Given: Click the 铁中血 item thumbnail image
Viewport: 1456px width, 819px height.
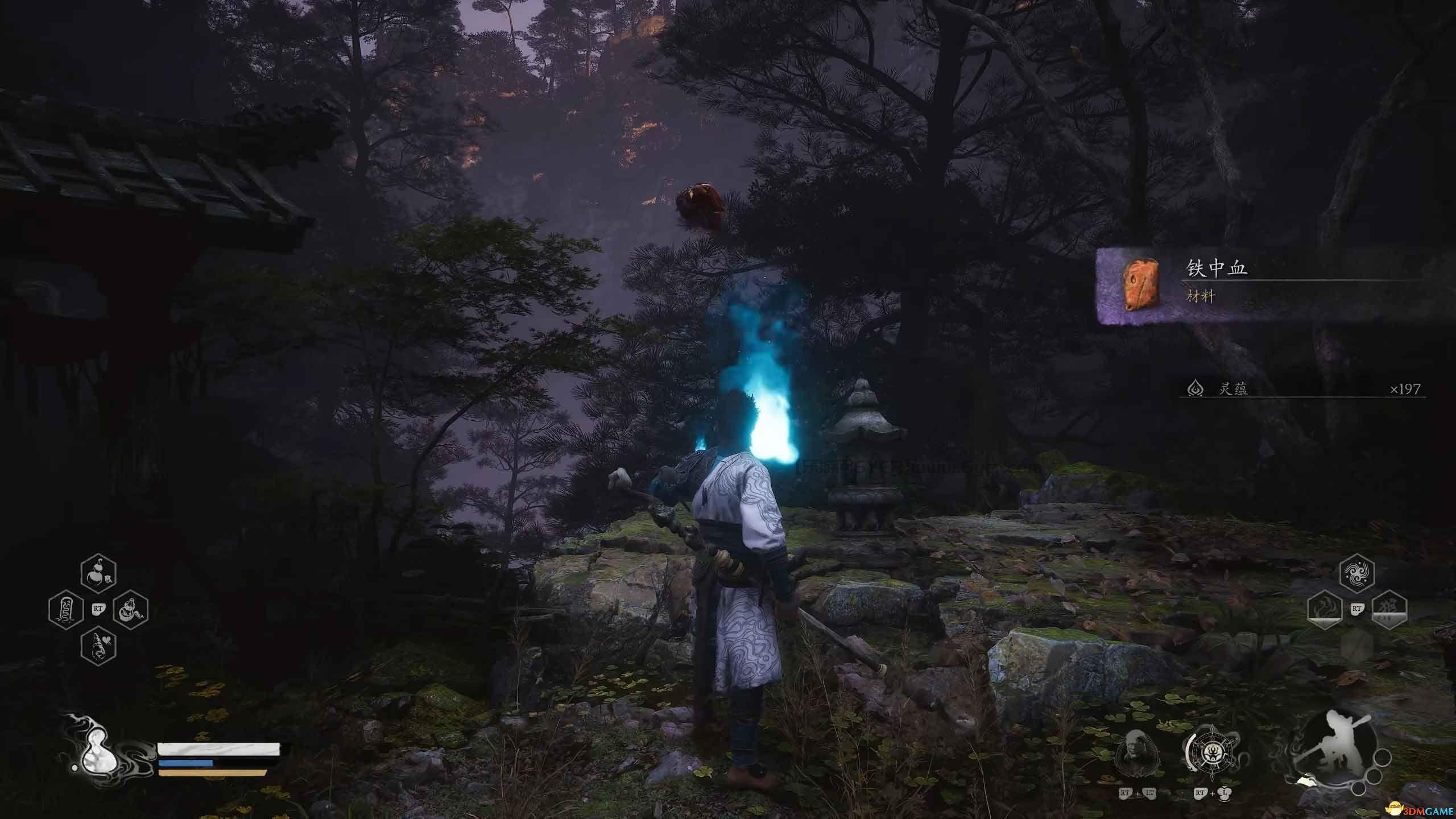Looking at the screenshot, I should tap(1142, 284).
